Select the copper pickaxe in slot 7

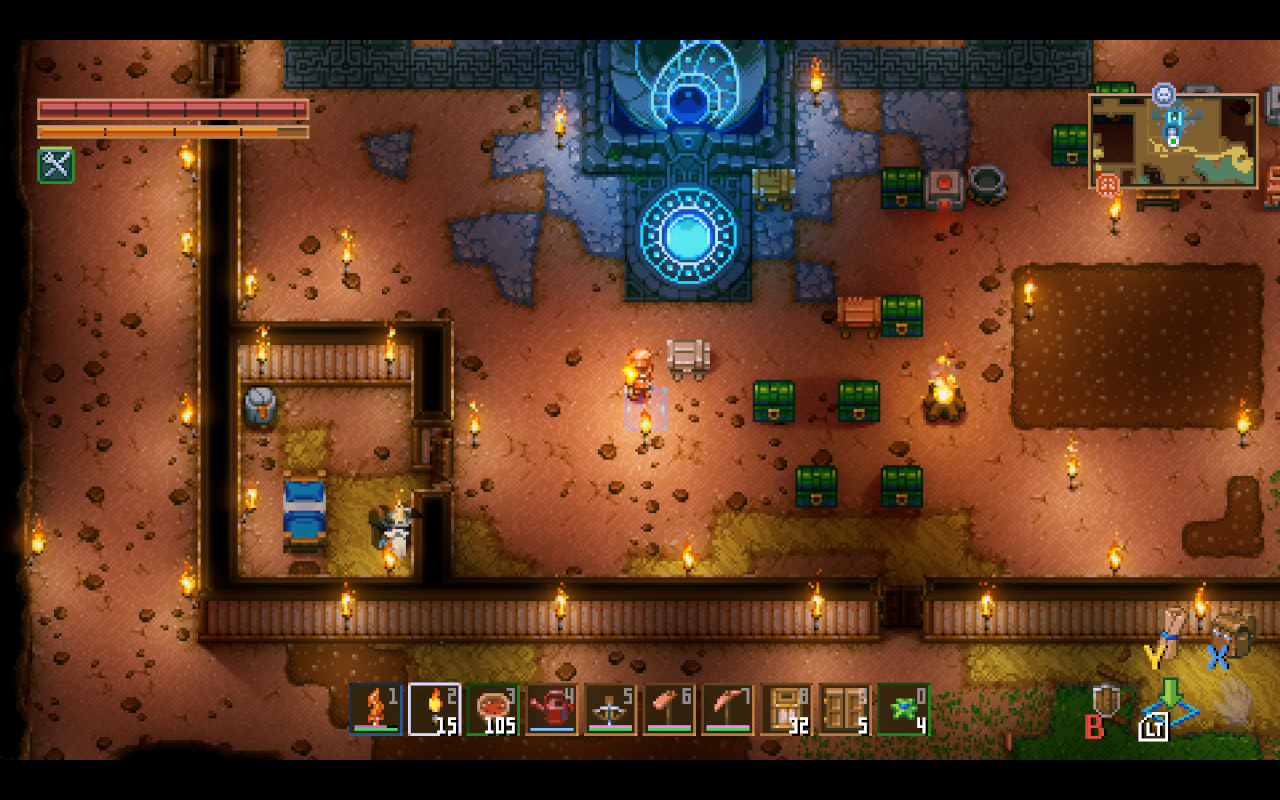[x=728, y=709]
